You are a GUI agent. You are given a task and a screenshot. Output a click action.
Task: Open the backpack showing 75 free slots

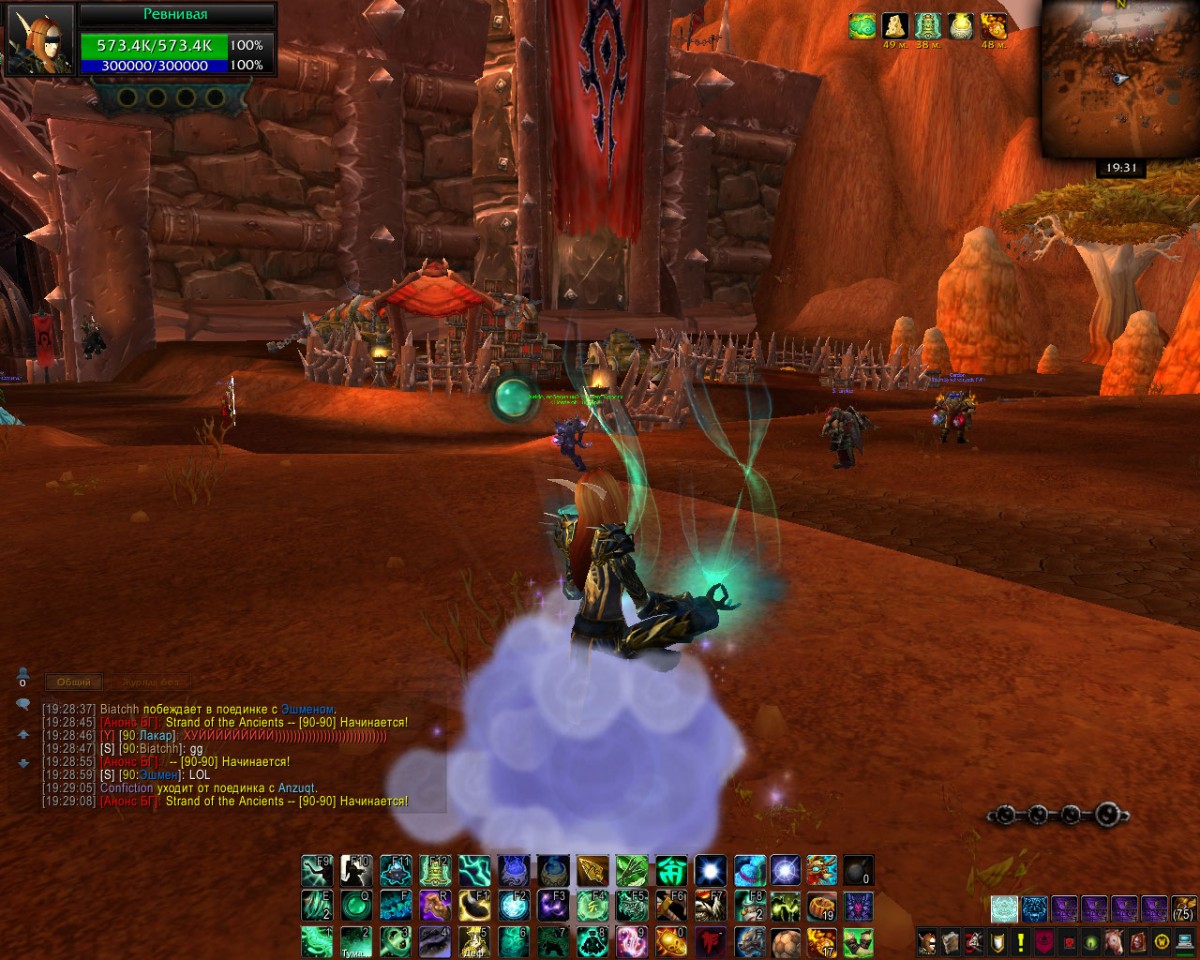1183,909
